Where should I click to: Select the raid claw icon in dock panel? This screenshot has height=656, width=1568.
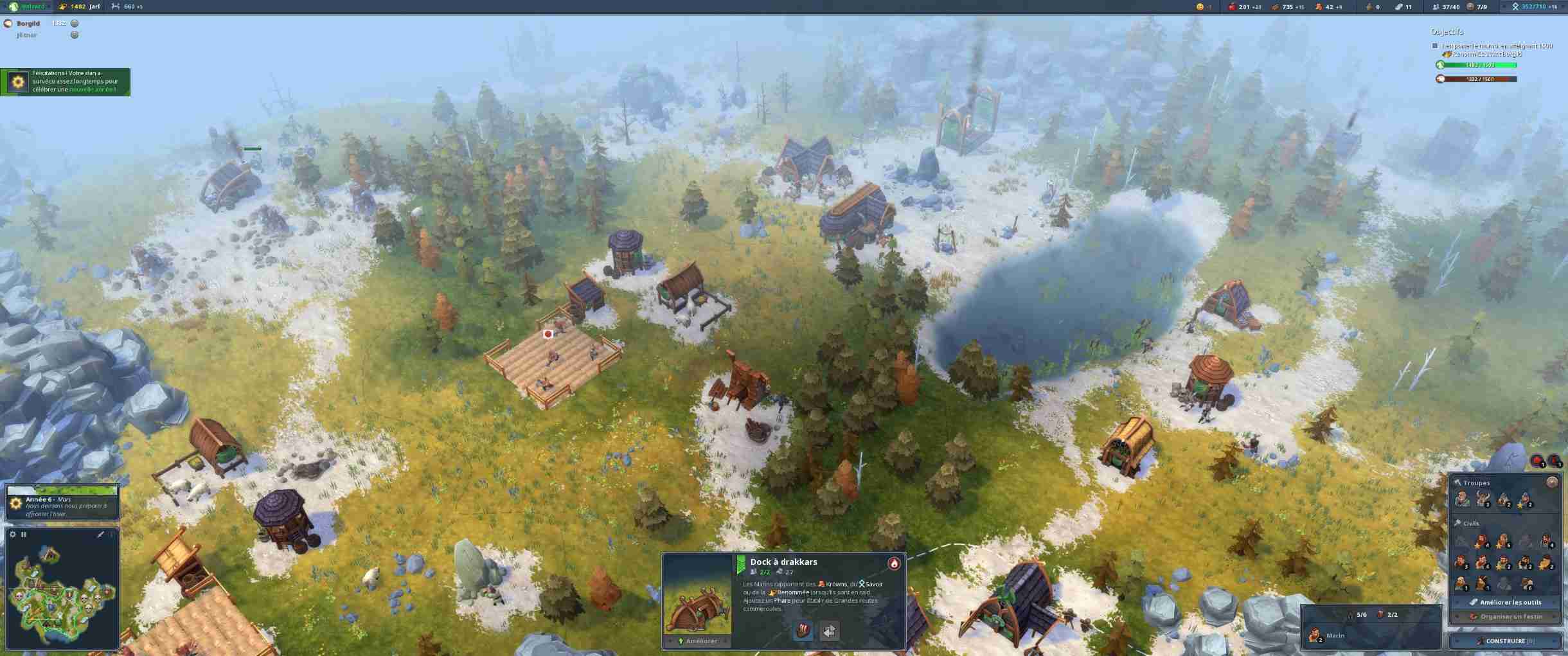click(x=803, y=631)
